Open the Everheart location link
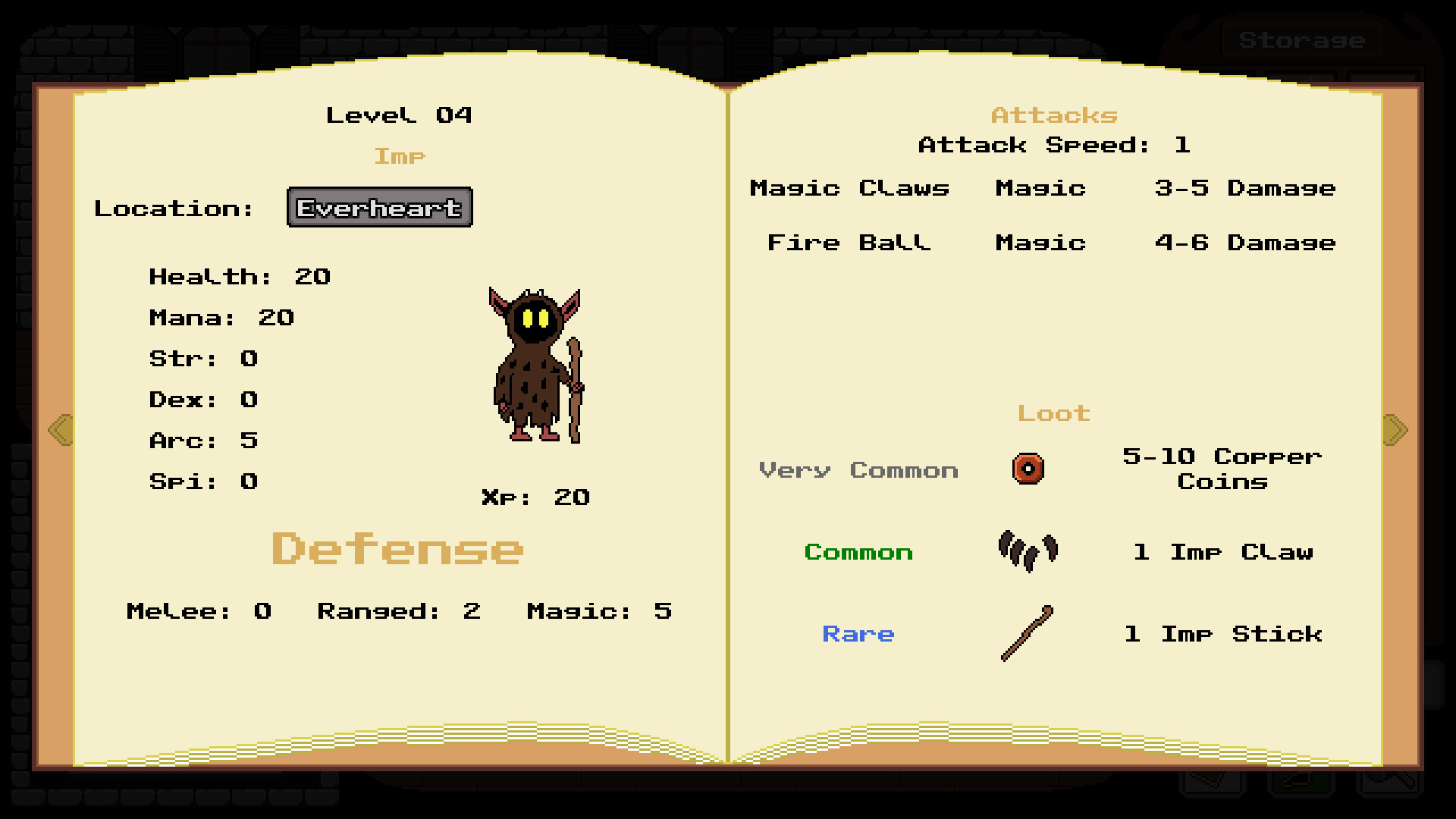The height and width of the screenshot is (819, 1456). pyautogui.click(x=379, y=207)
